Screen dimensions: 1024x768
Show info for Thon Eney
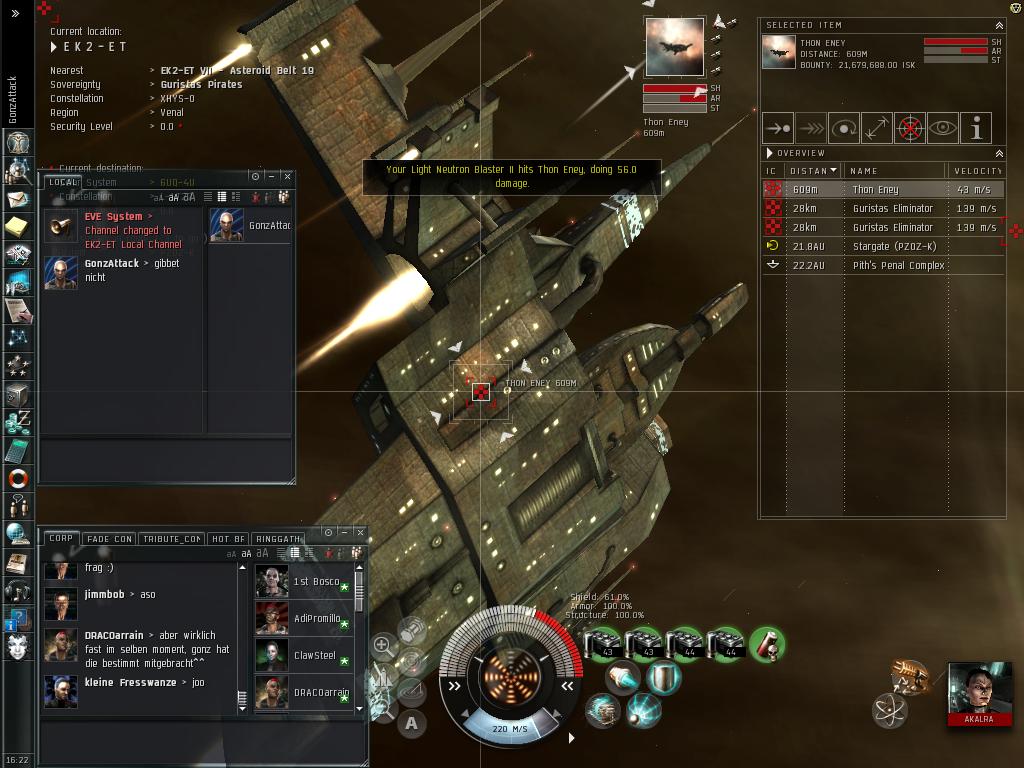(976, 128)
